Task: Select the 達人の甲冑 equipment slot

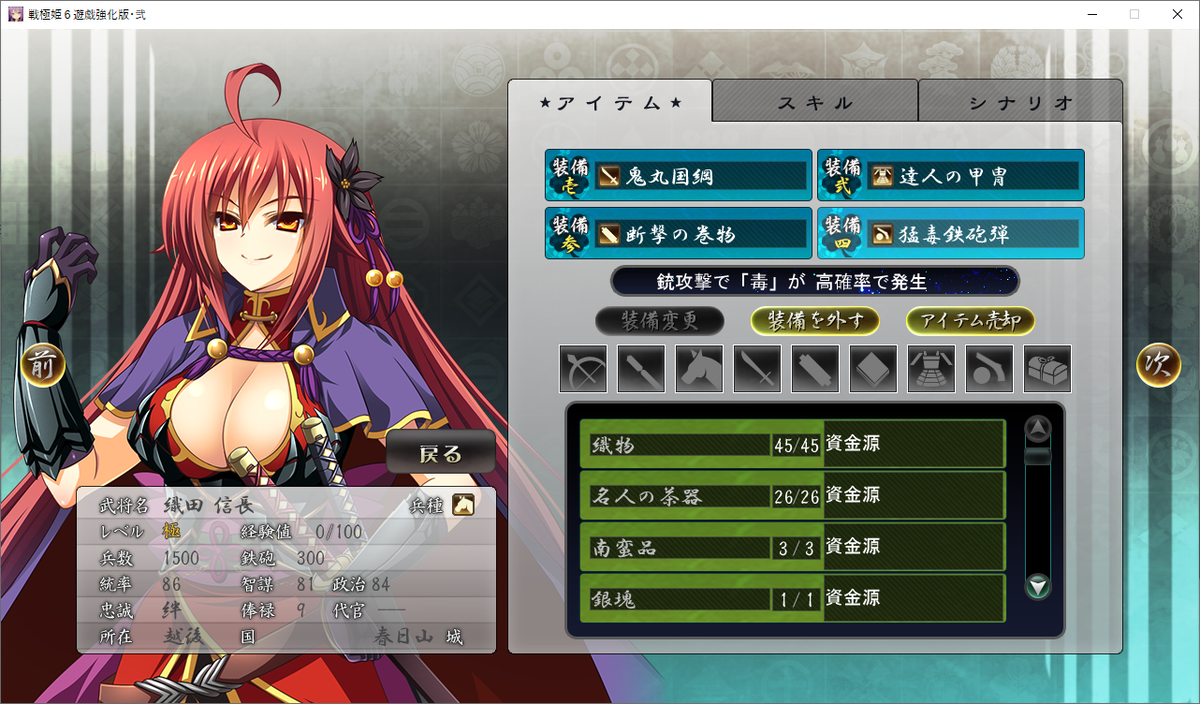Action: [x=950, y=176]
